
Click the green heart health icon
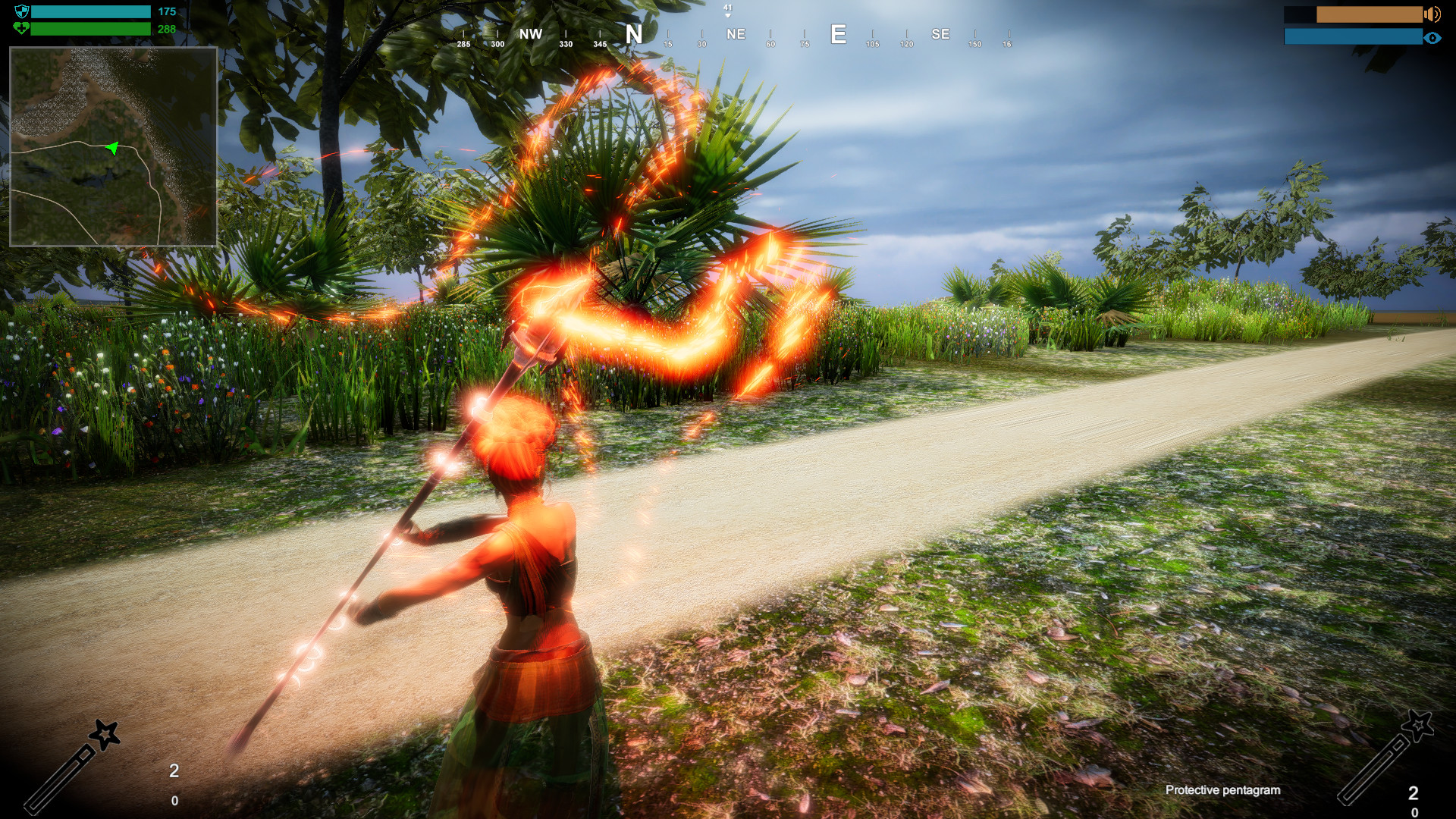[x=21, y=29]
